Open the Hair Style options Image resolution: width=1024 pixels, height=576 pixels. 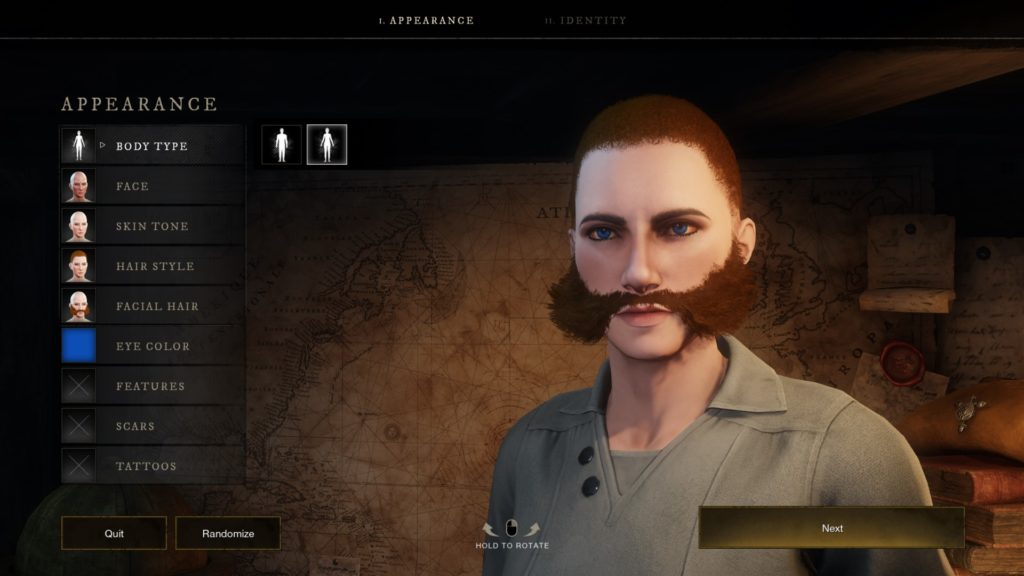(155, 266)
